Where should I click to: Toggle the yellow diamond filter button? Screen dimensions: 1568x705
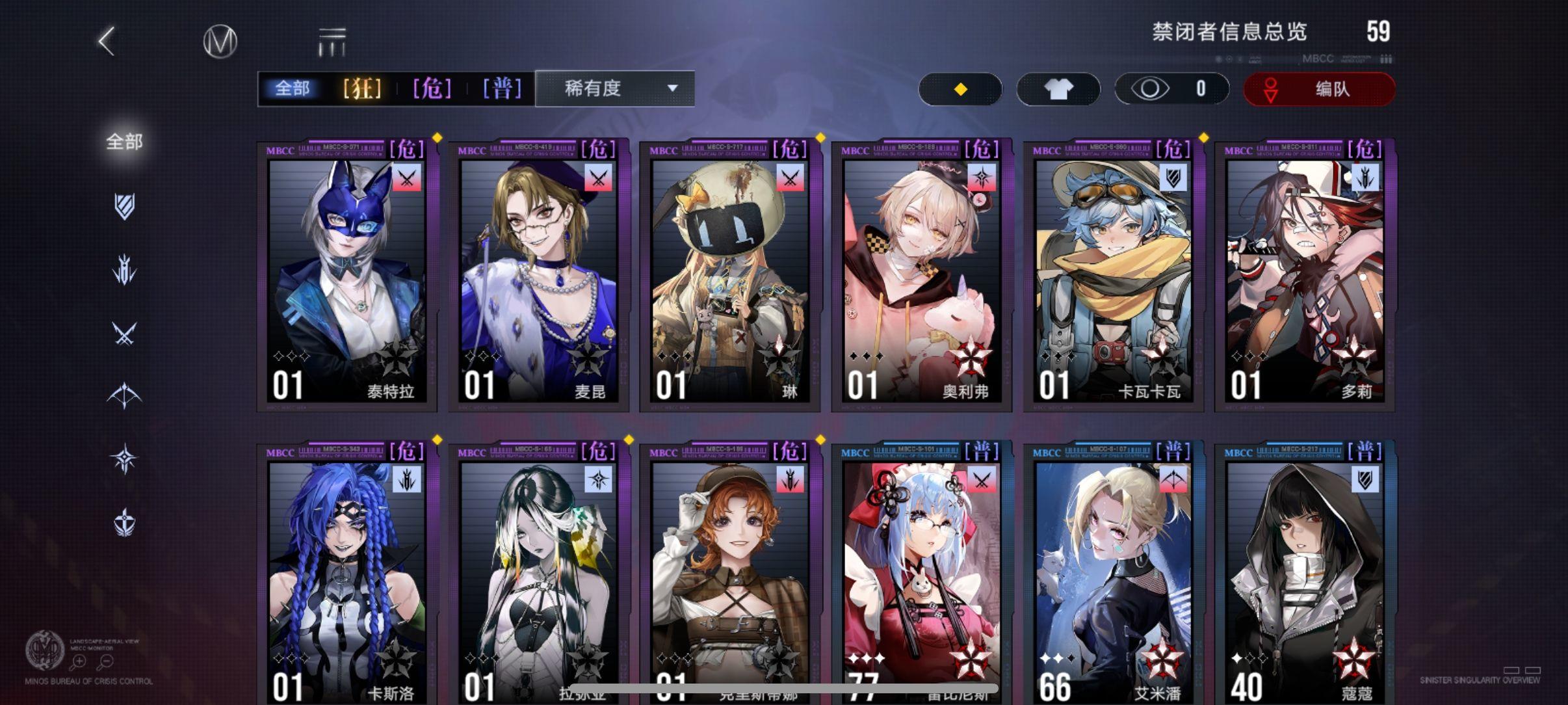coord(960,89)
